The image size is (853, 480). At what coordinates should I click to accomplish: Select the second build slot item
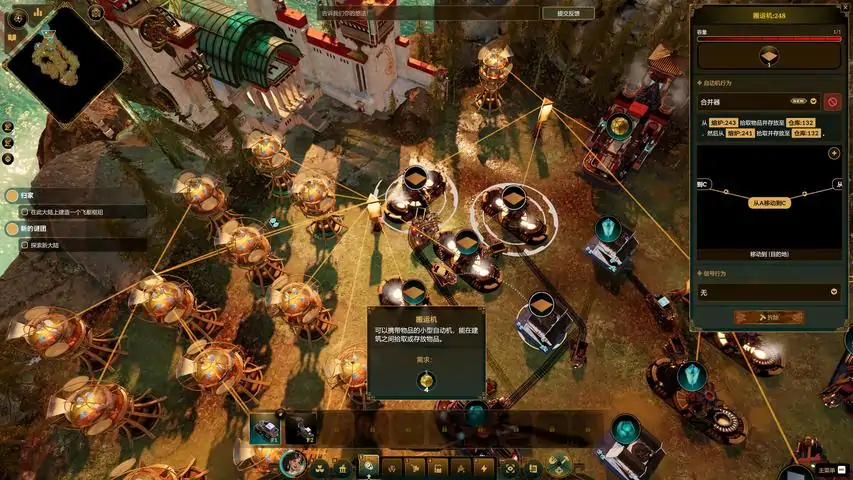coord(301,428)
